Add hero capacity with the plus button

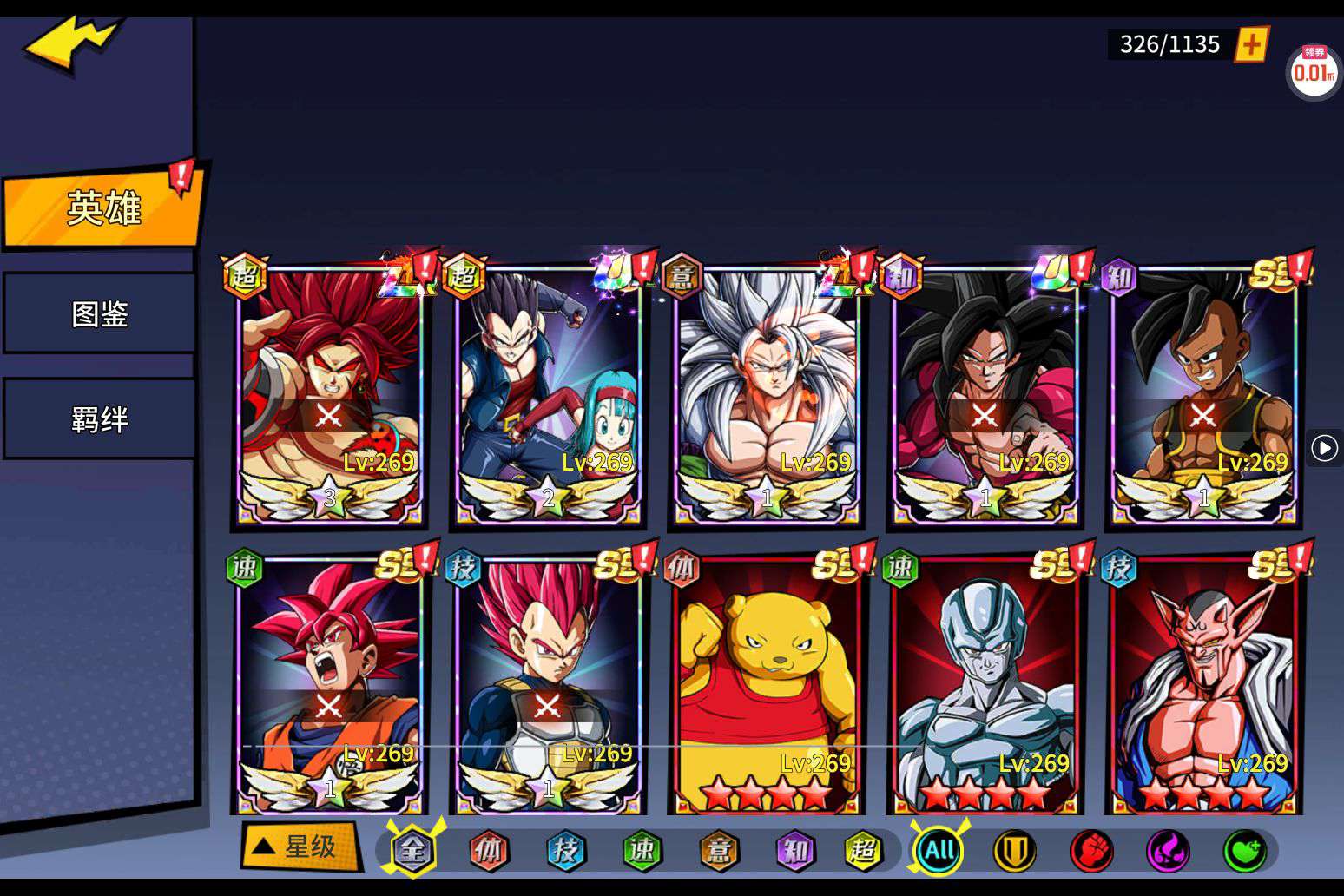click(1251, 44)
